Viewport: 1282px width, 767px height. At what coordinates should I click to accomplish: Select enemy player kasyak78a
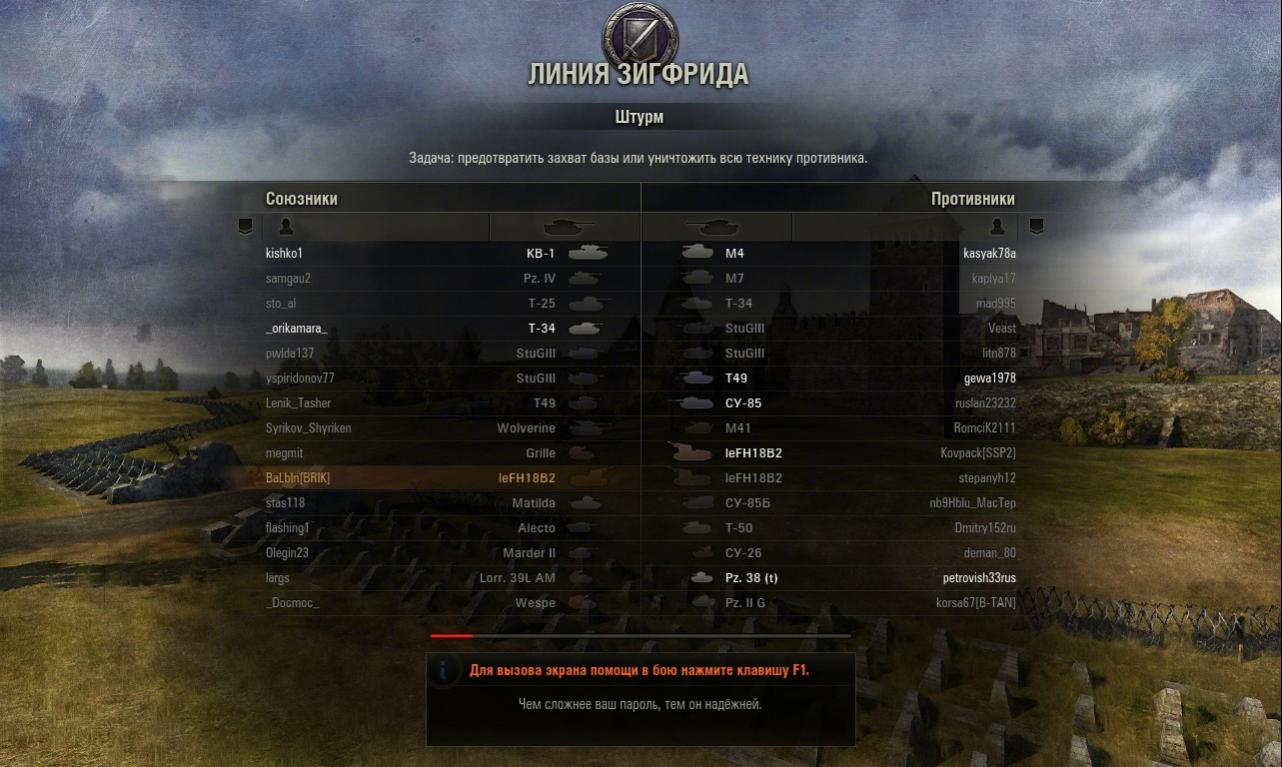point(989,254)
